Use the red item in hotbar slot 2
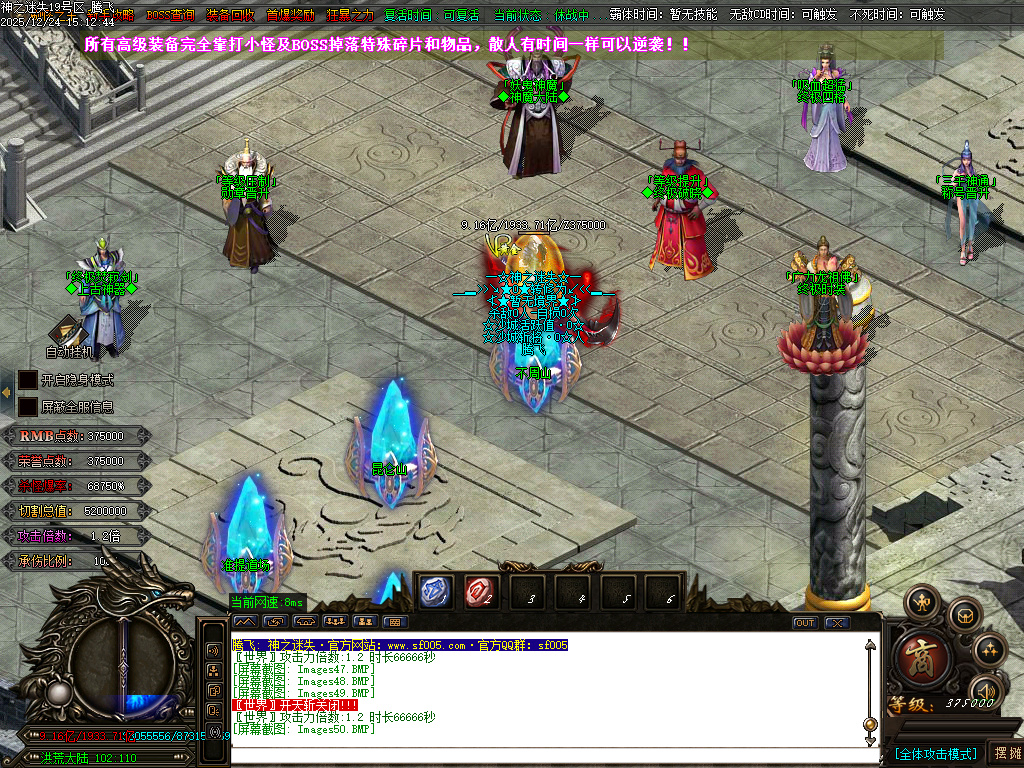 point(481,592)
